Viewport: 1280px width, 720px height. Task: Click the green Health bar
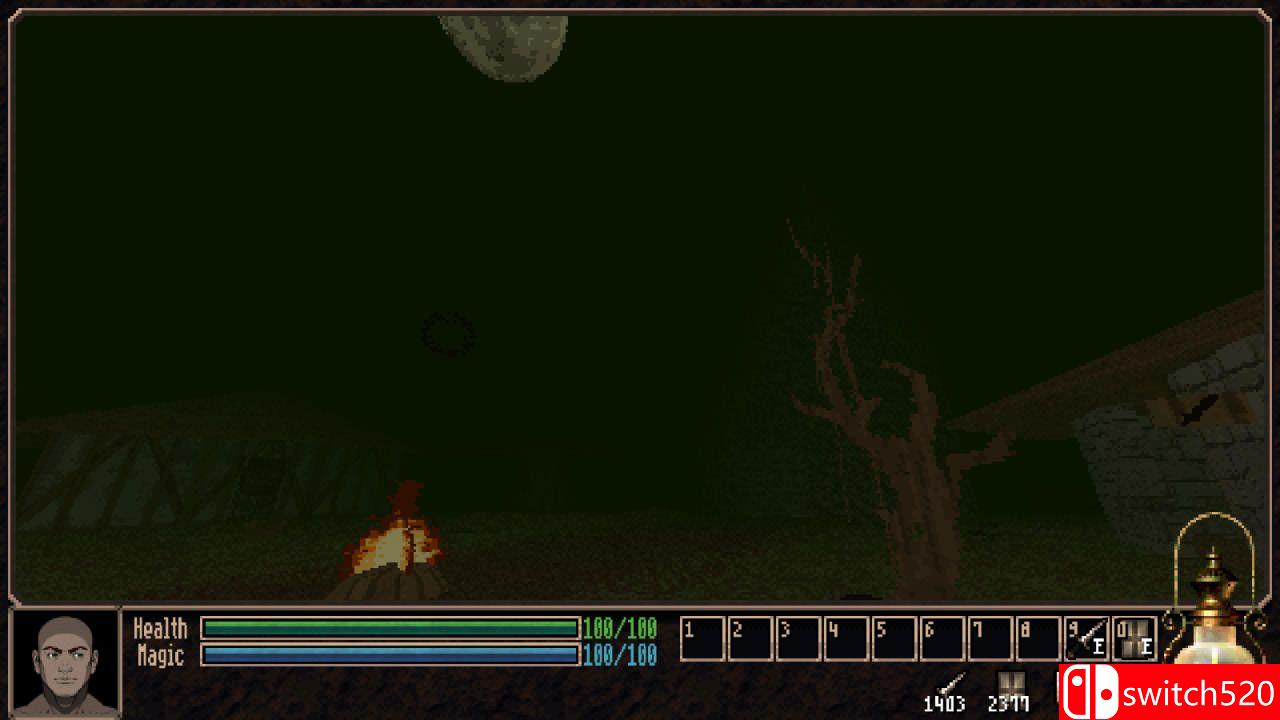[x=390, y=628]
